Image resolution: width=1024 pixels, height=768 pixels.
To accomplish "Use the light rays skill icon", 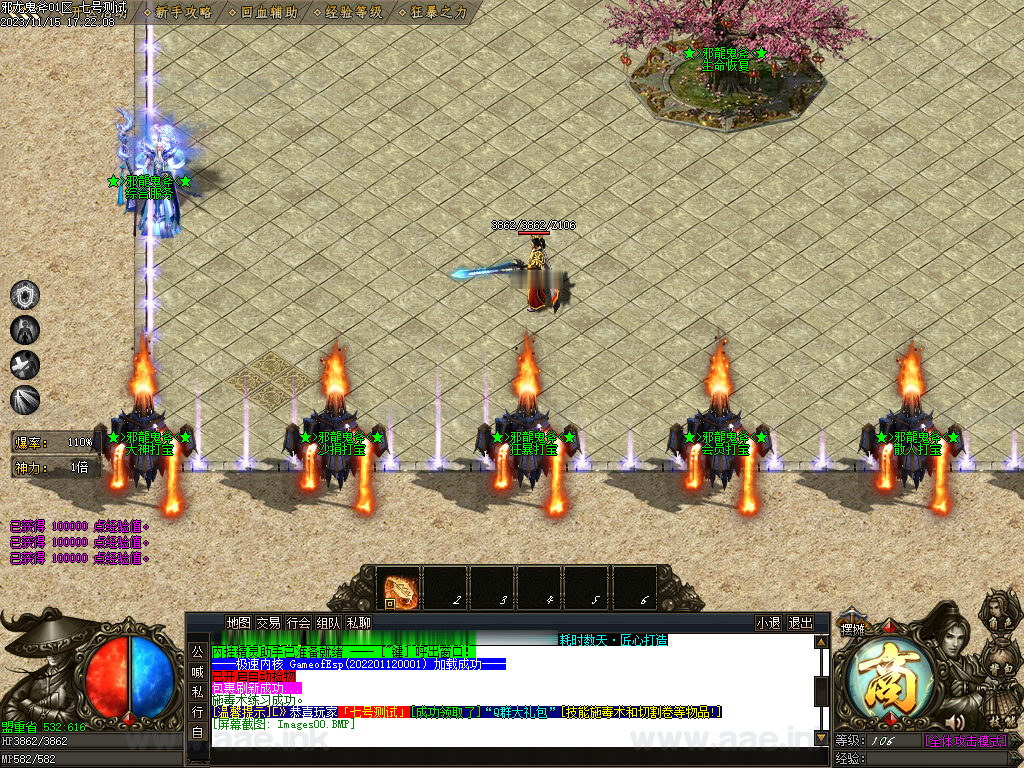I will 25,400.
